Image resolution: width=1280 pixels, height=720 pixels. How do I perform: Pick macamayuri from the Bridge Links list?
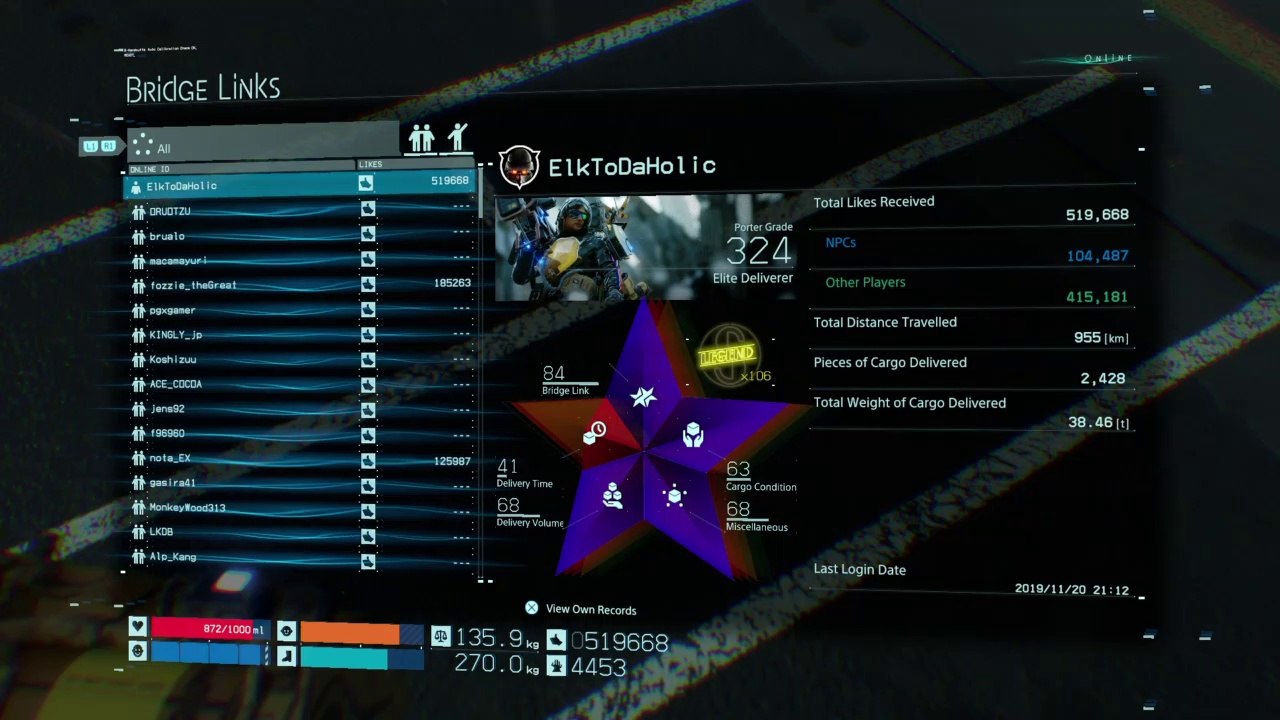[178, 261]
